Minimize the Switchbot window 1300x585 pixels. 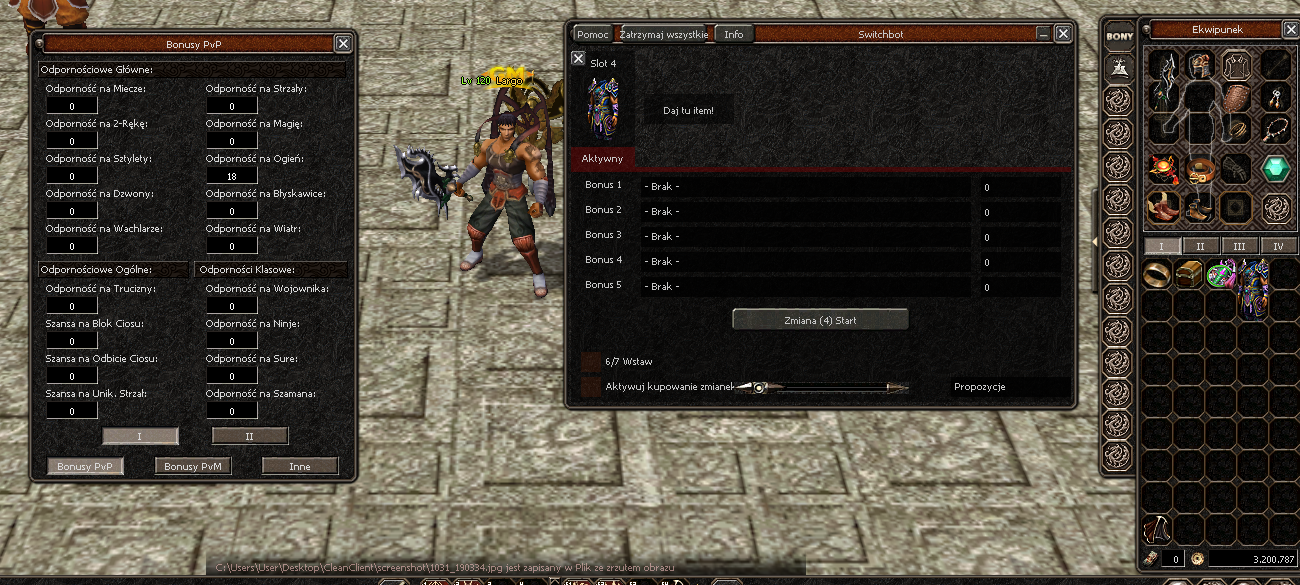click(1044, 34)
